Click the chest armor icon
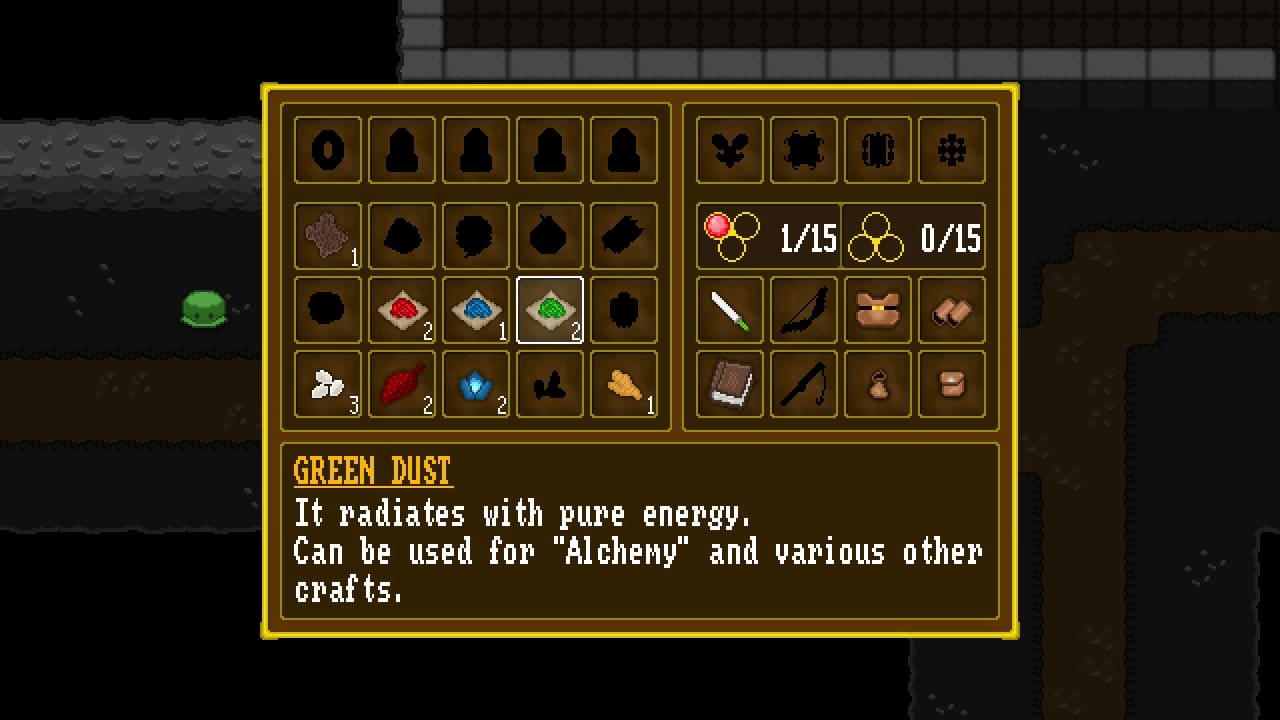The image size is (1280, 720). point(877,309)
